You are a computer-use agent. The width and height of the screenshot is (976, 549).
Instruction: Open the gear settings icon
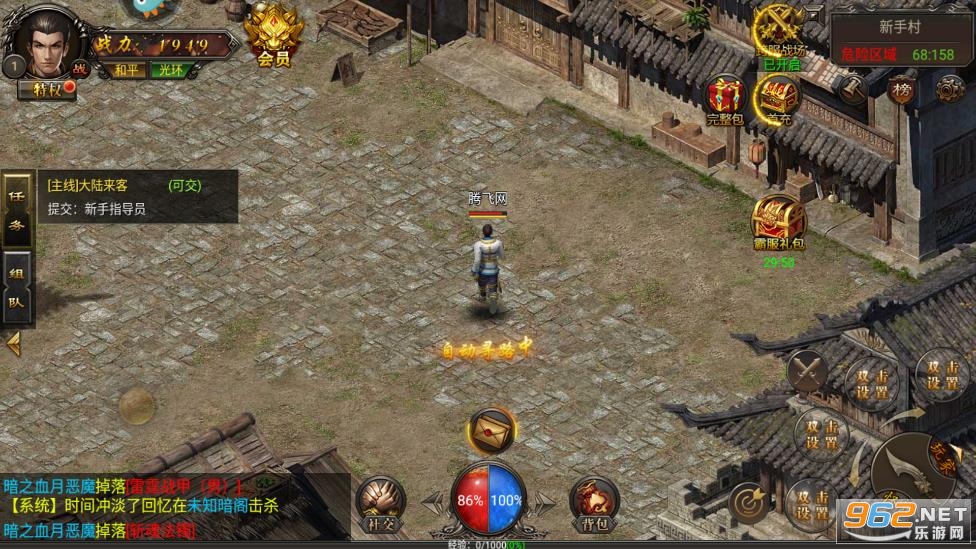[x=951, y=90]
